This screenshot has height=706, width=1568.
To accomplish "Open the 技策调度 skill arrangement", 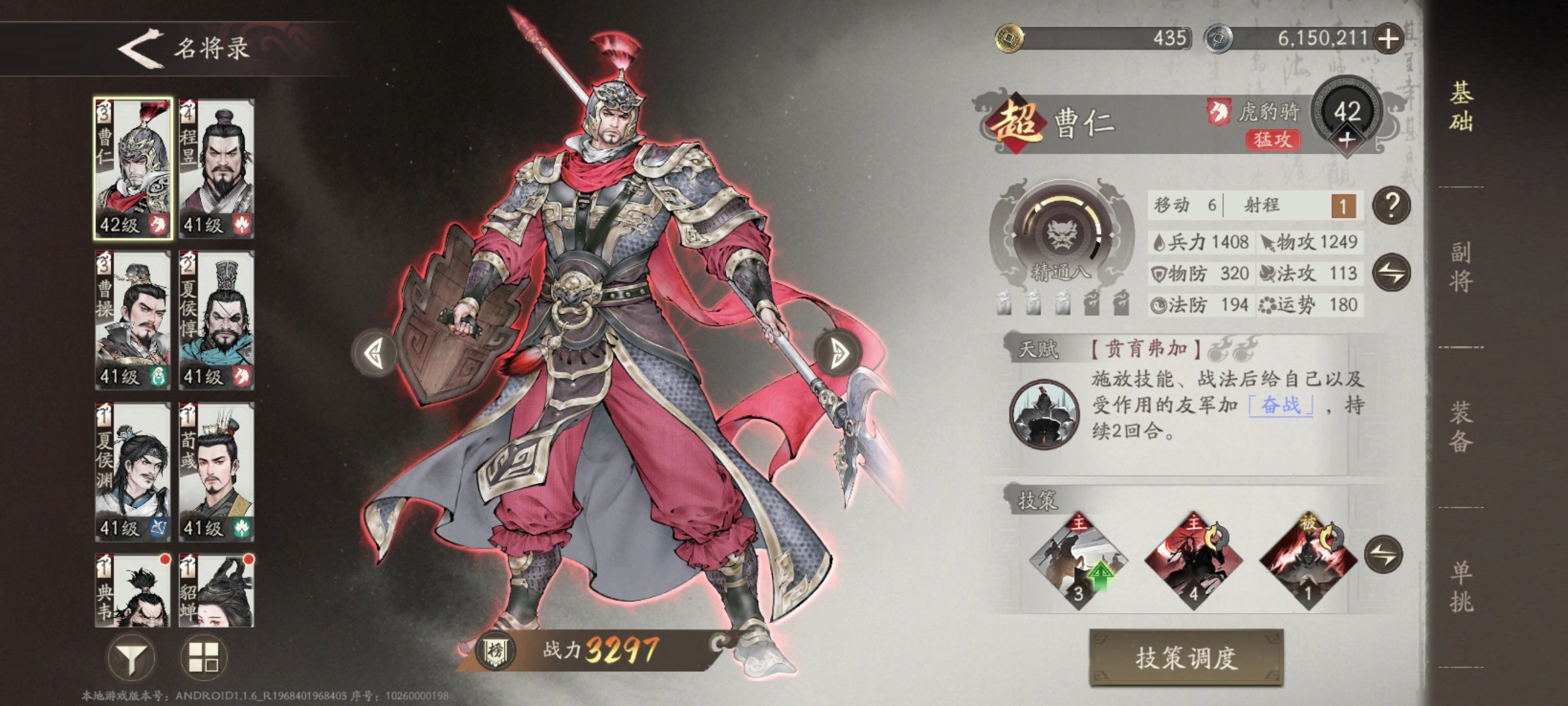I will tap(1186, 658).
